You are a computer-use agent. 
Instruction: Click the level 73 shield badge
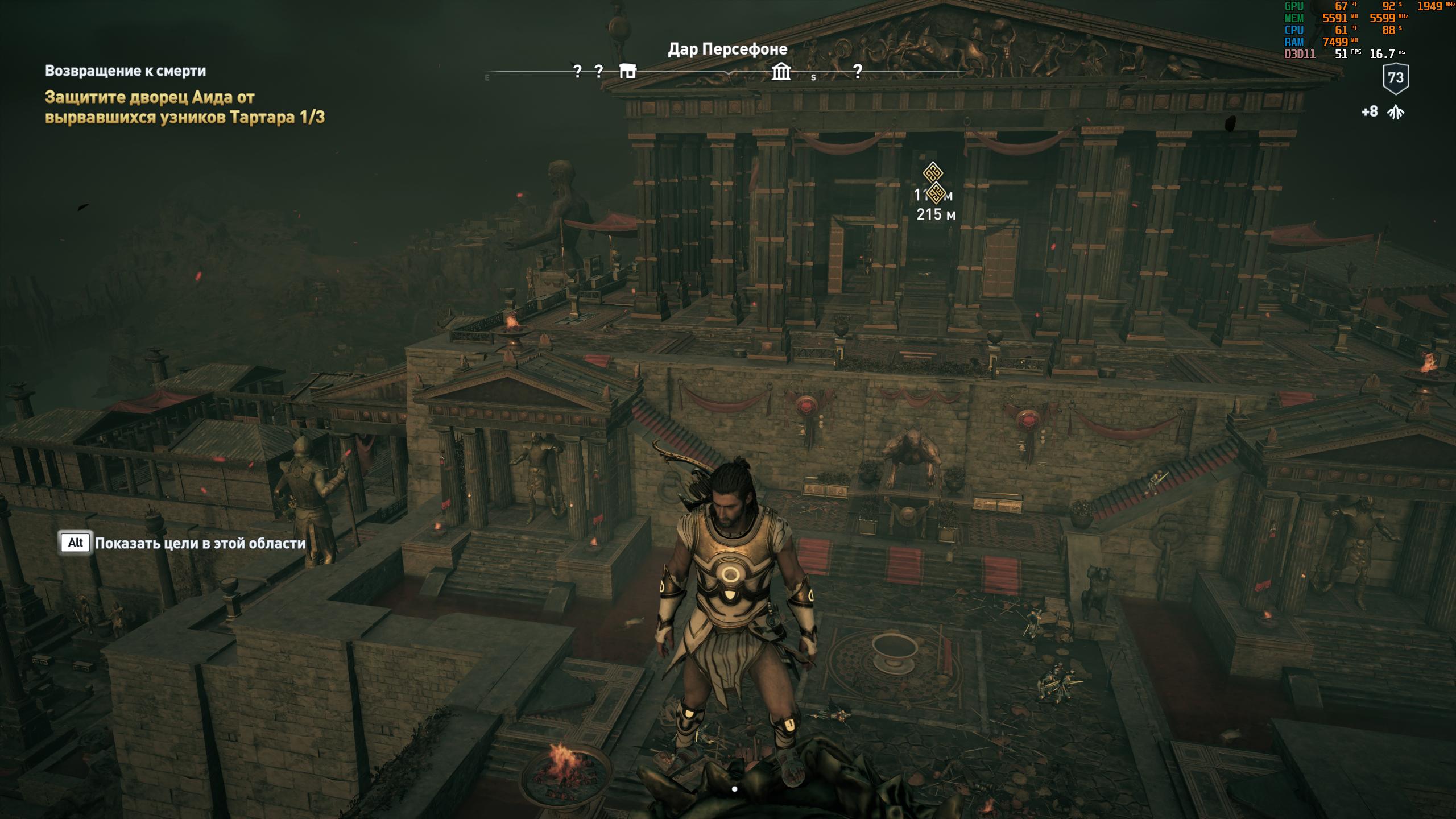click(1396, 78)
